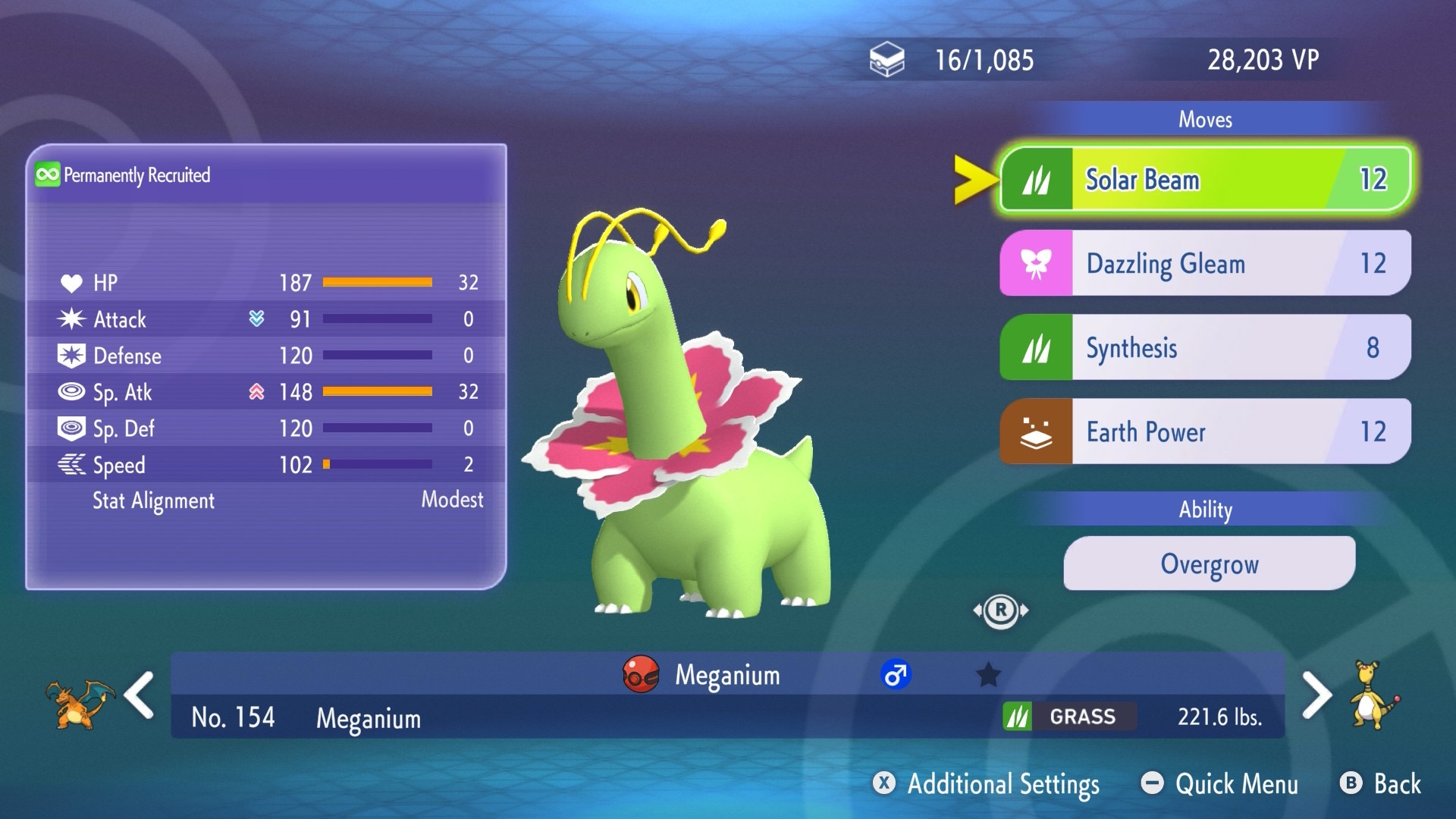
Task: Toggle the star favorite marking
Action: (988, 675)
